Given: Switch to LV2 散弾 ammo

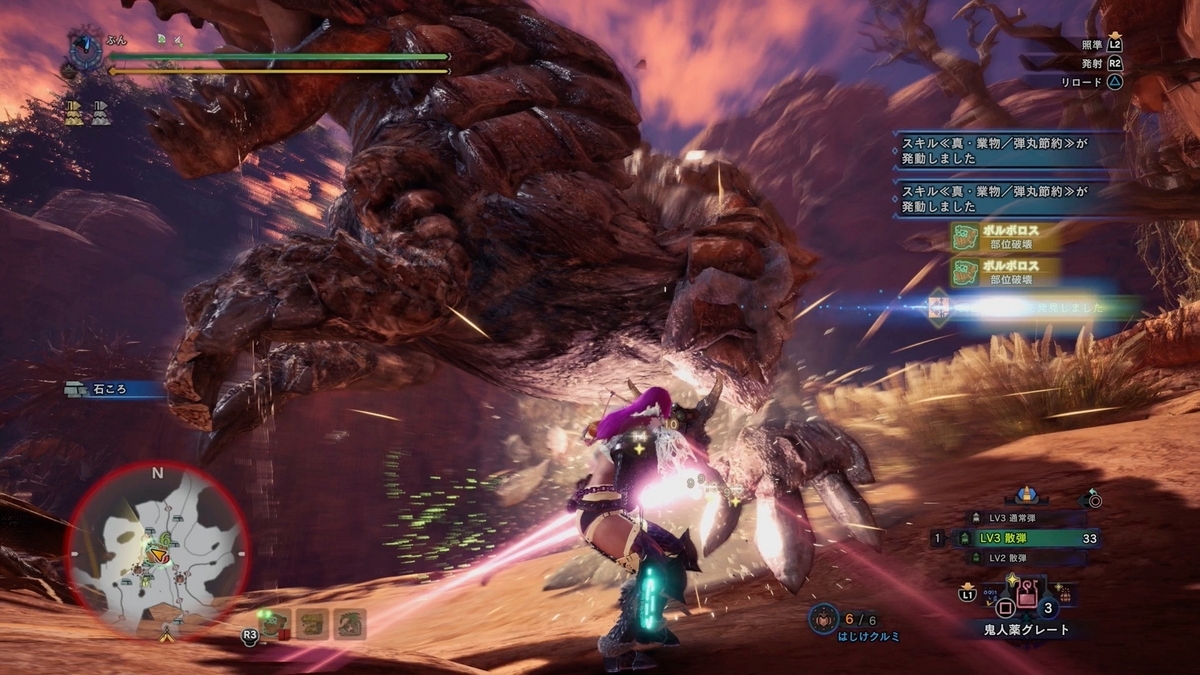Looking at the screenshot, I should (1019, 558).
